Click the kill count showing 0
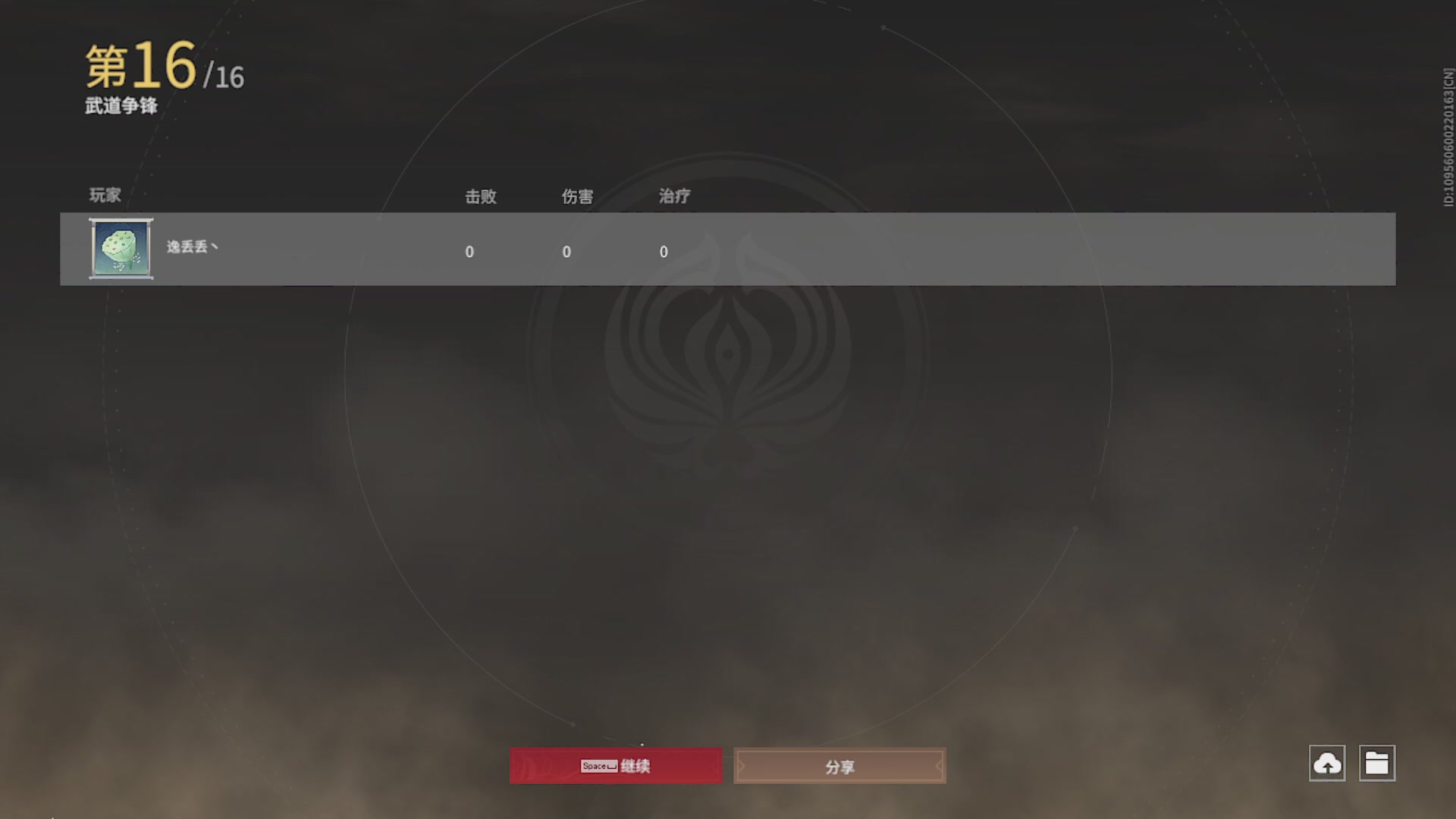This screenshot has height=819, width=1456. 469,252
